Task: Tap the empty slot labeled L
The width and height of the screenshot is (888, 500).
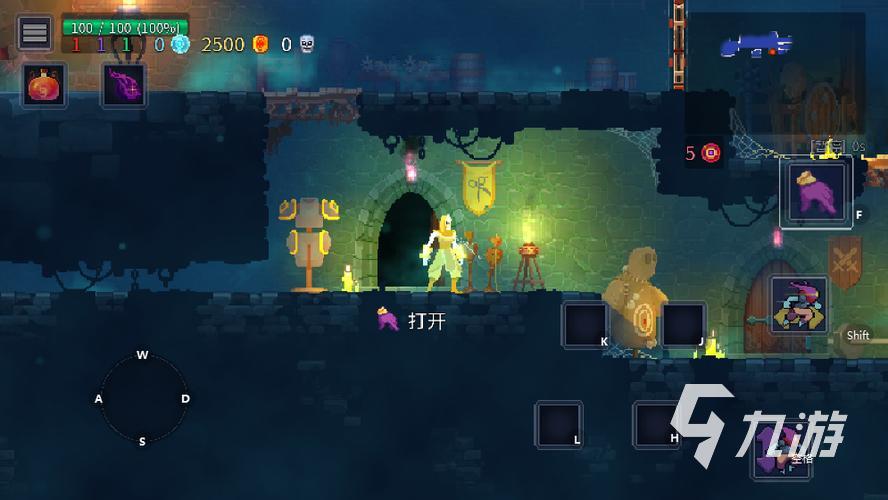Action: click(558, 424)
